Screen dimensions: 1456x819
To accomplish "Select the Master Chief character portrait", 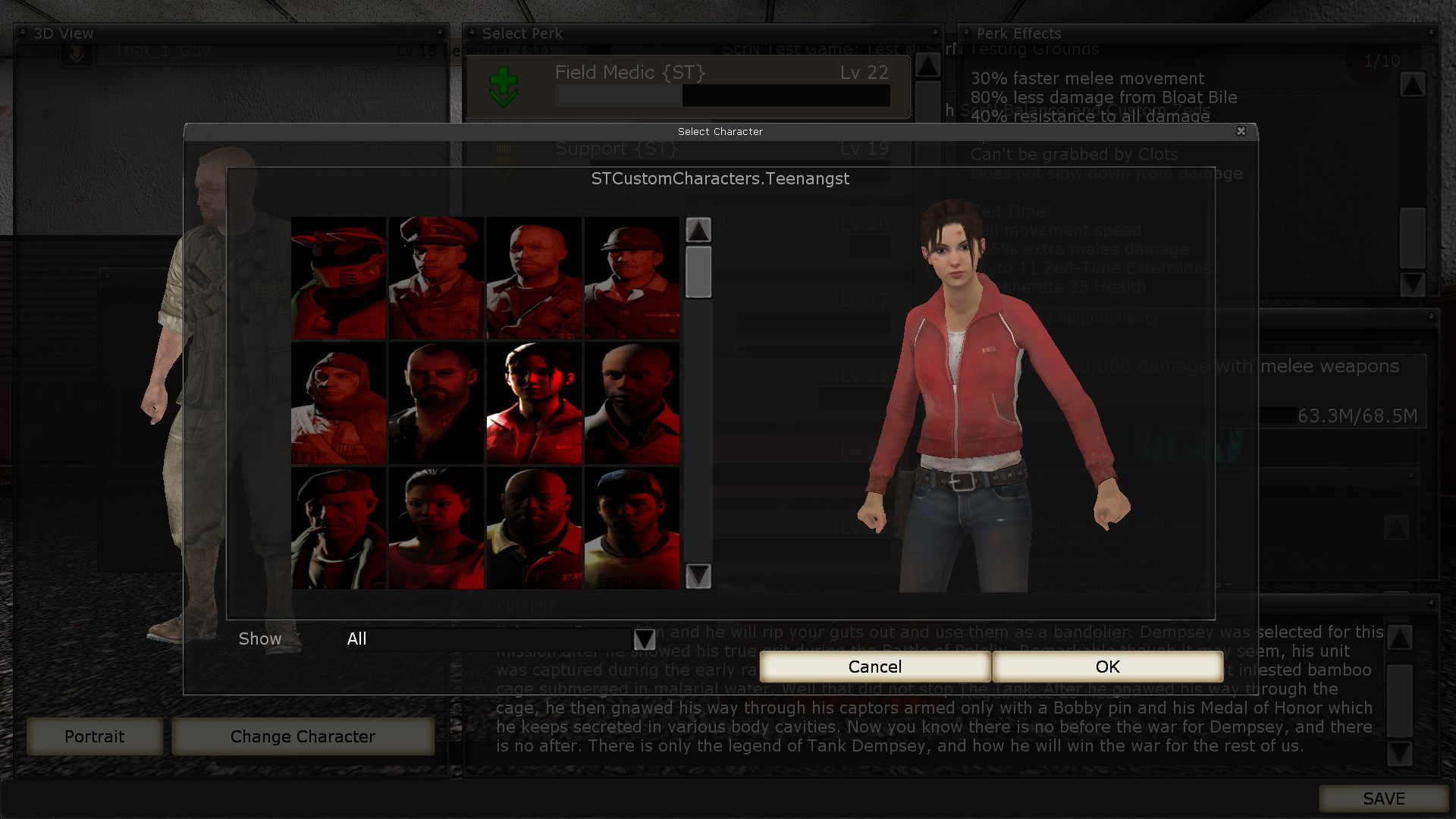I will (x=337, y=278).
